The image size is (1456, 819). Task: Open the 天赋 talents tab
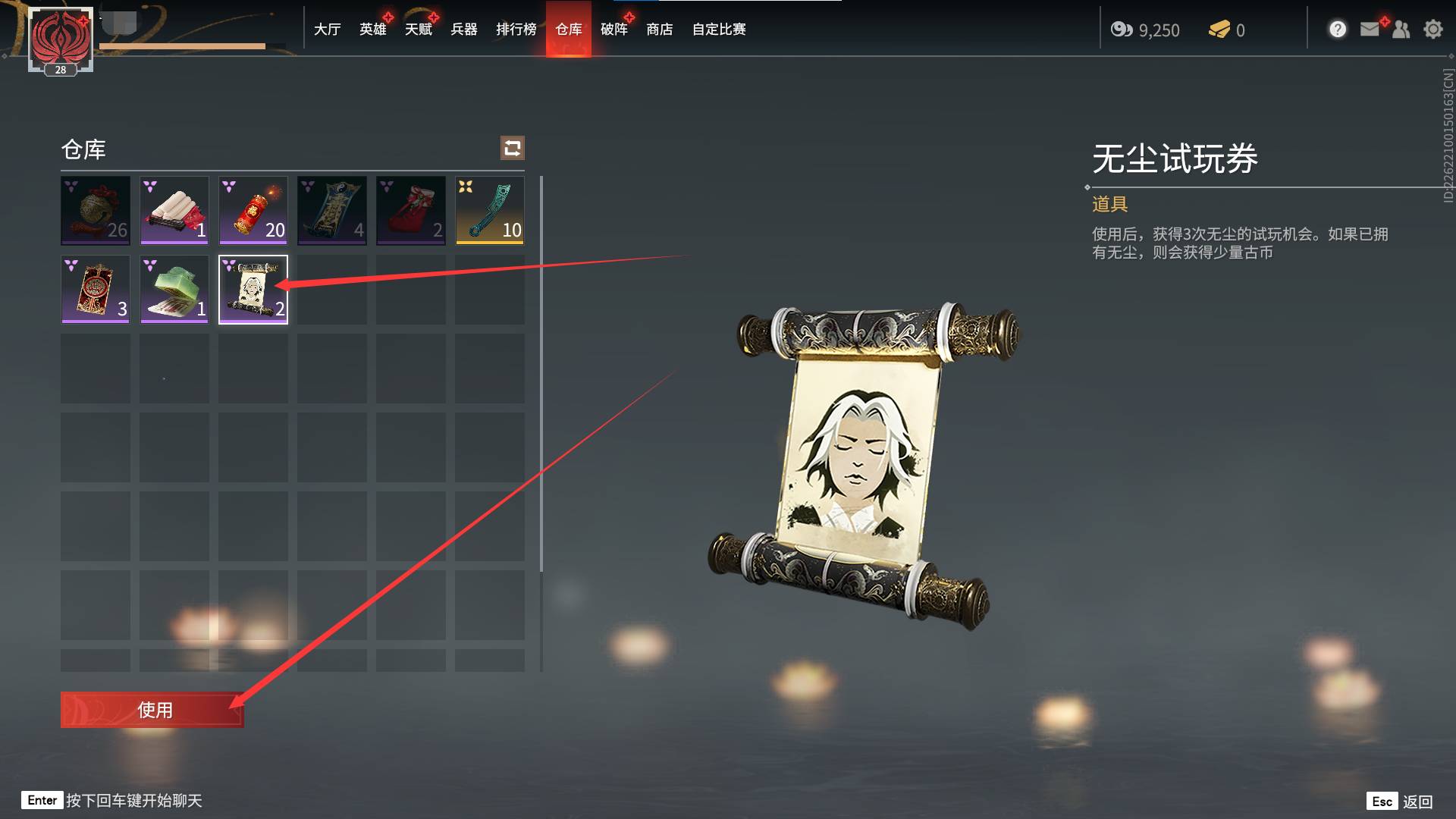[x=418, y=30]
